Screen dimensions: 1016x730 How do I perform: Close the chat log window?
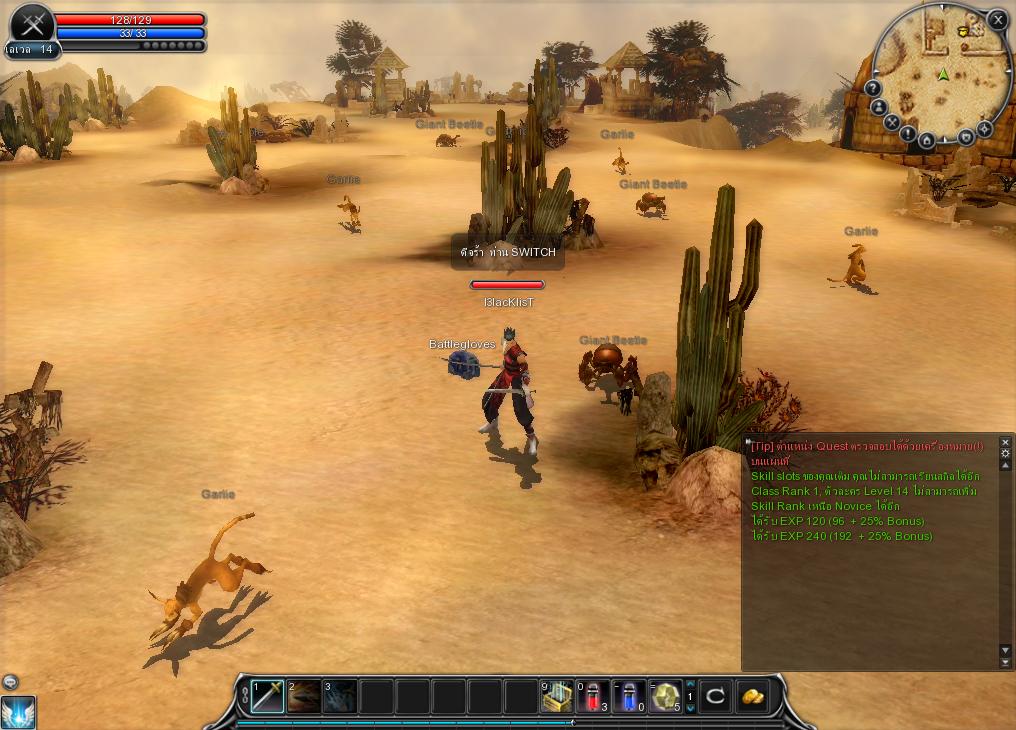point(1005,441)
